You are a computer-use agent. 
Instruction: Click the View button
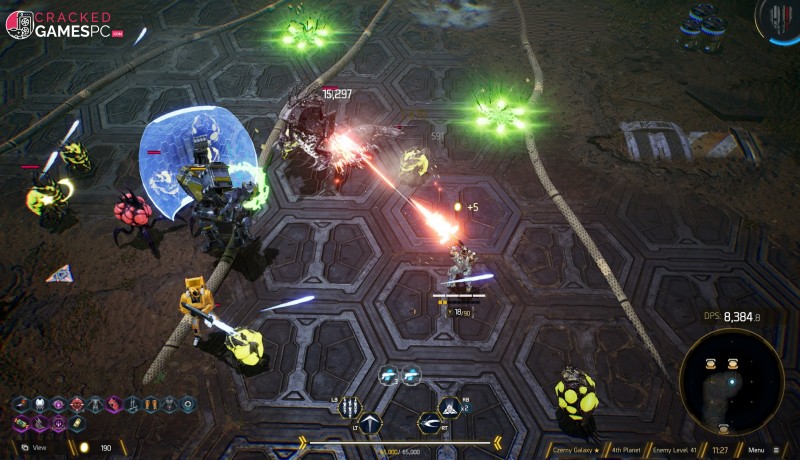coord(35,447)
